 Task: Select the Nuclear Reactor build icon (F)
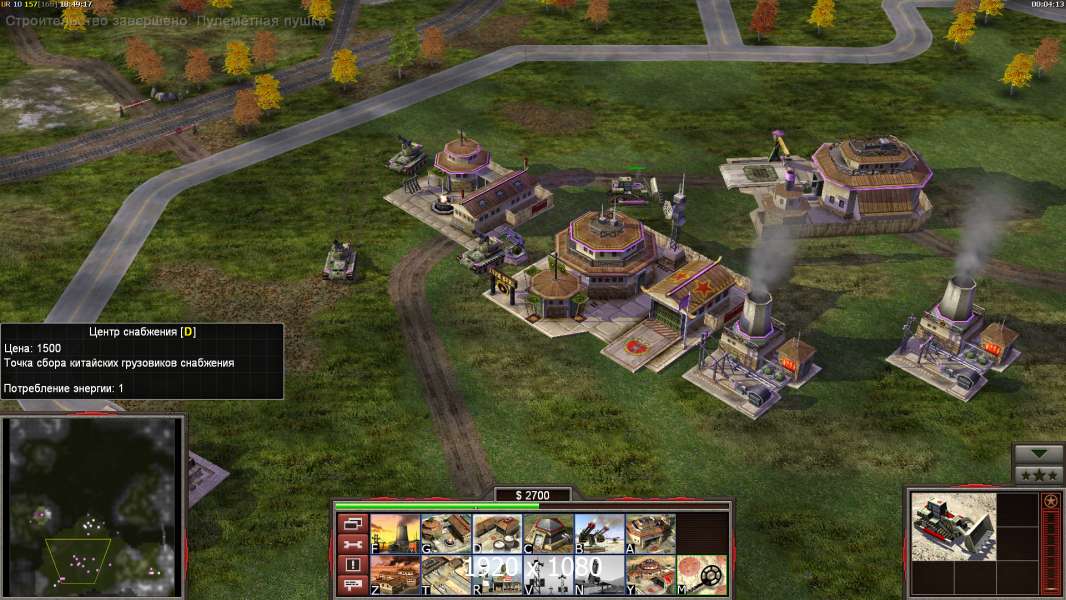click(395, 533)
